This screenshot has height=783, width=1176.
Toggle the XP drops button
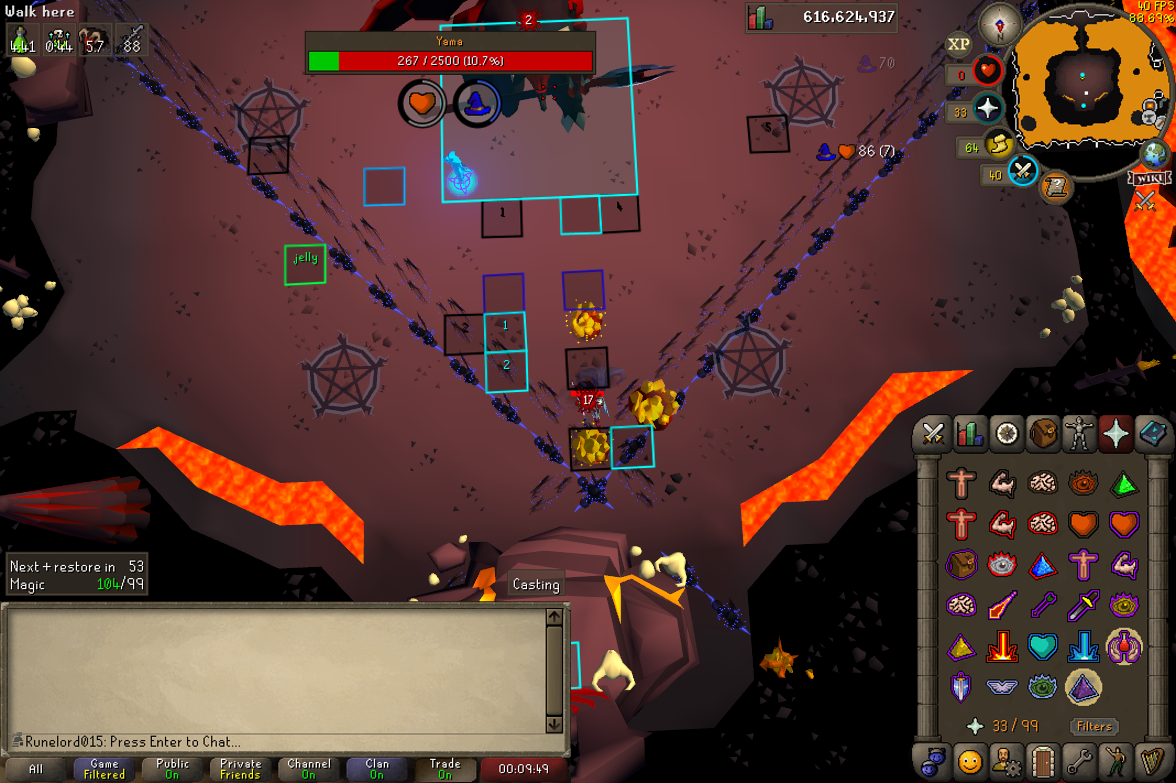958,44
